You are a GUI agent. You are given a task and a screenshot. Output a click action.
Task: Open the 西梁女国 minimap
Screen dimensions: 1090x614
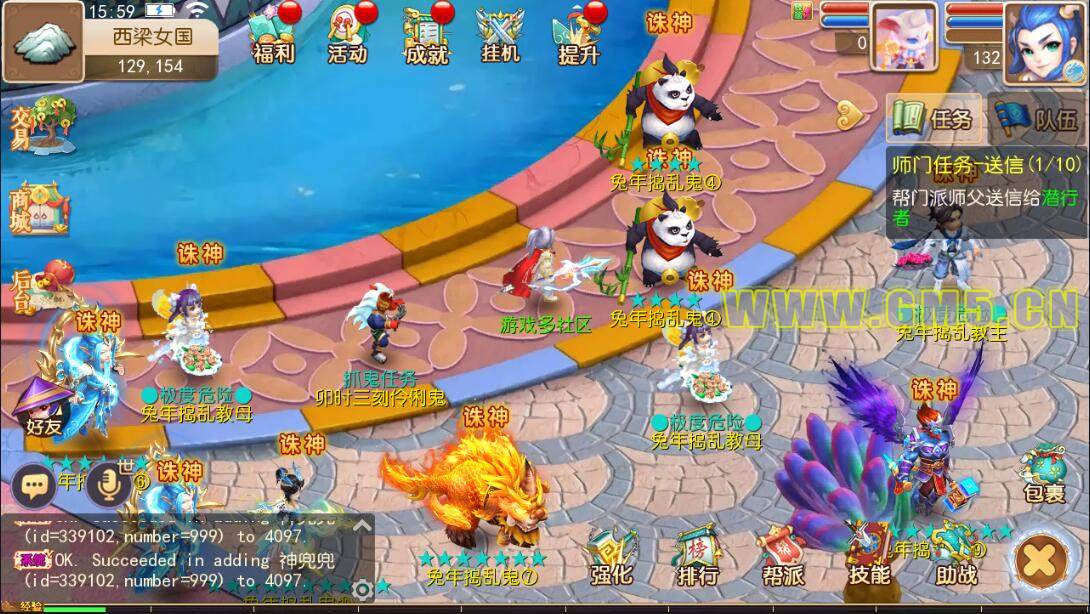click(44, 41)
